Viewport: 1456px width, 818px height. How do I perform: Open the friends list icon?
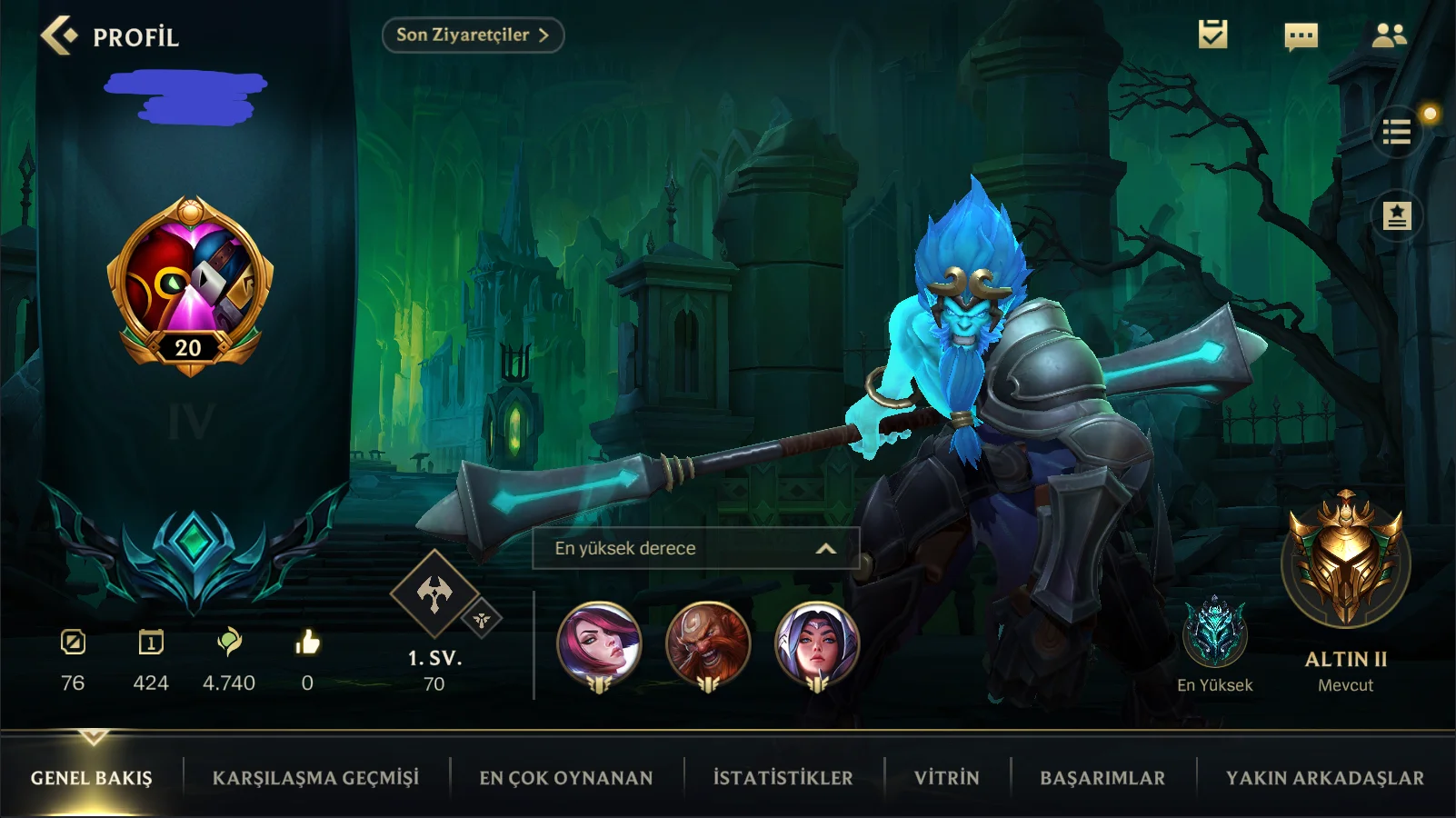tap(1389, 35)
